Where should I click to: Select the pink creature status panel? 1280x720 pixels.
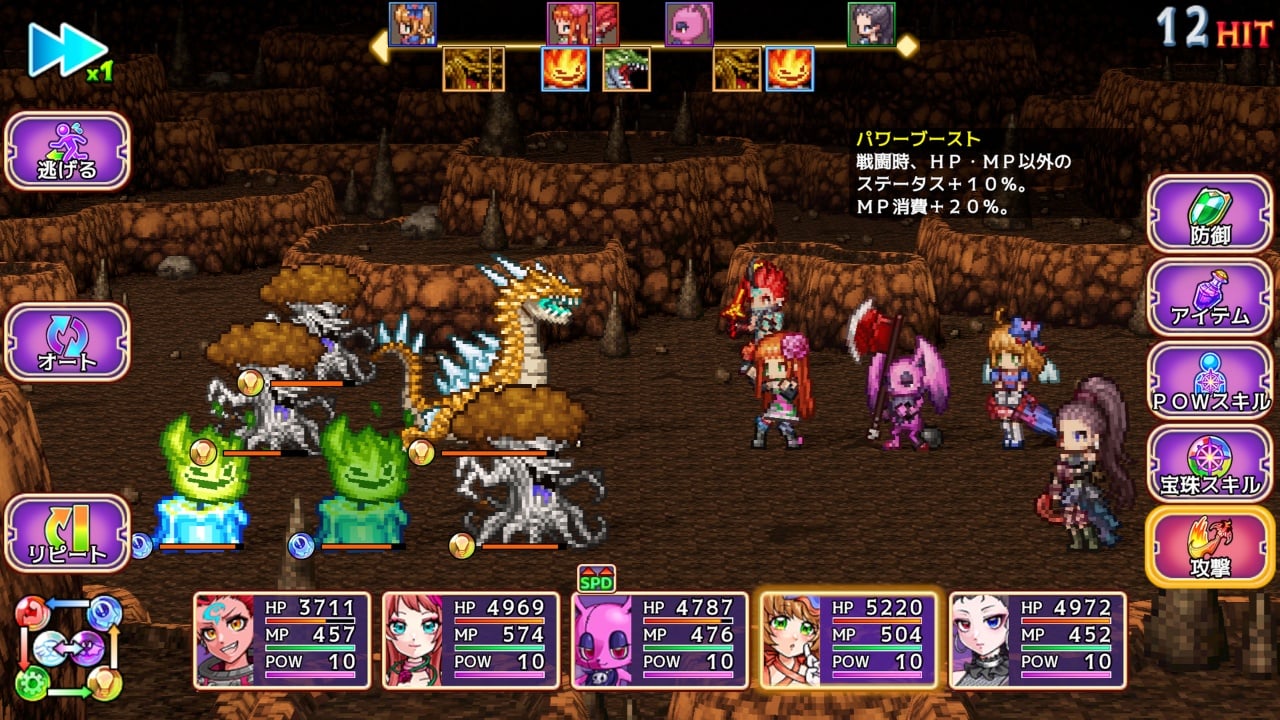(x=659, y=640)
